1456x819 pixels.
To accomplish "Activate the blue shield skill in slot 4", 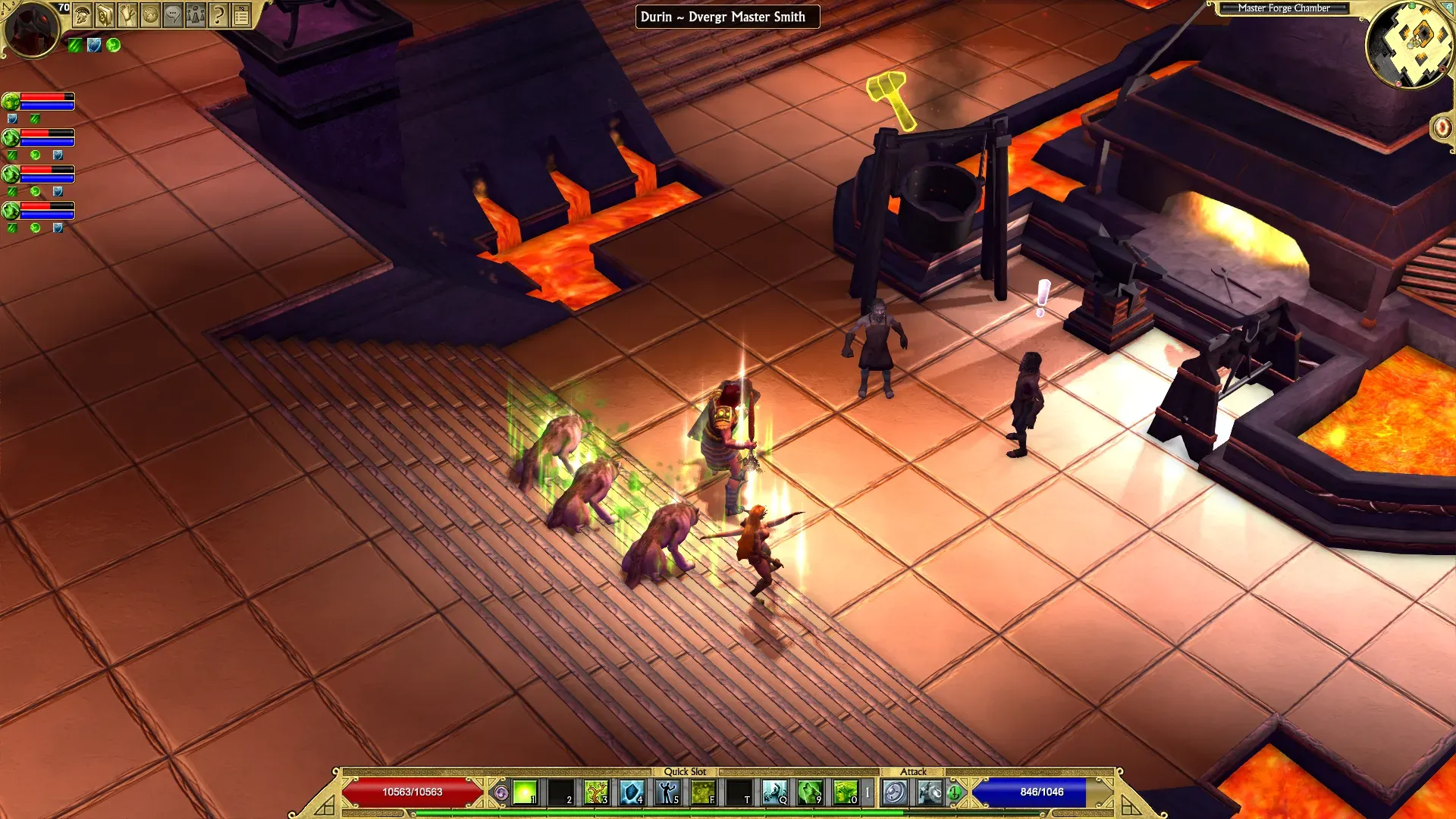I will pyautogui.click(x=632, y=792).
